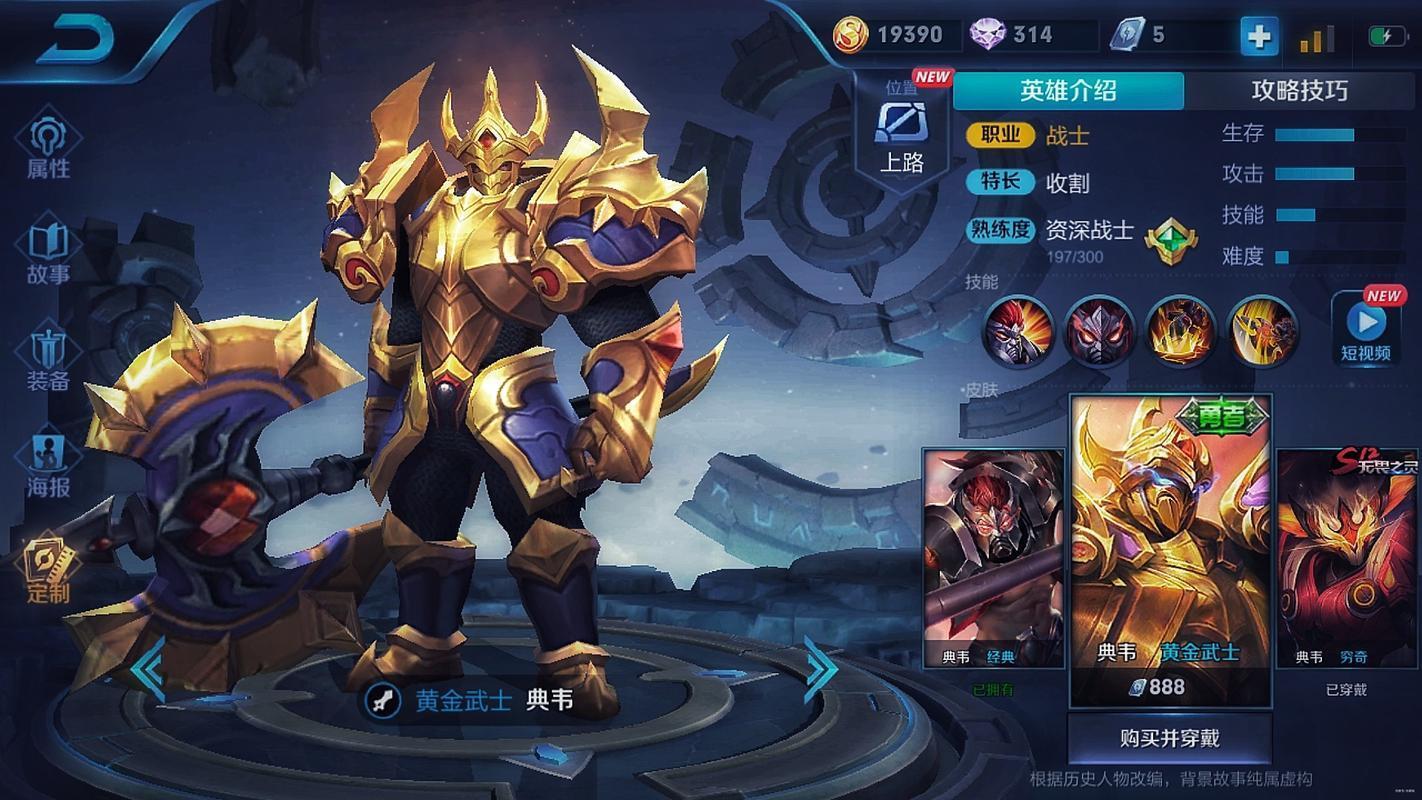View the first skill icon
The width and height of the screenshot is (1422, 800).
pyautogui.click(x=1018, y=331)
